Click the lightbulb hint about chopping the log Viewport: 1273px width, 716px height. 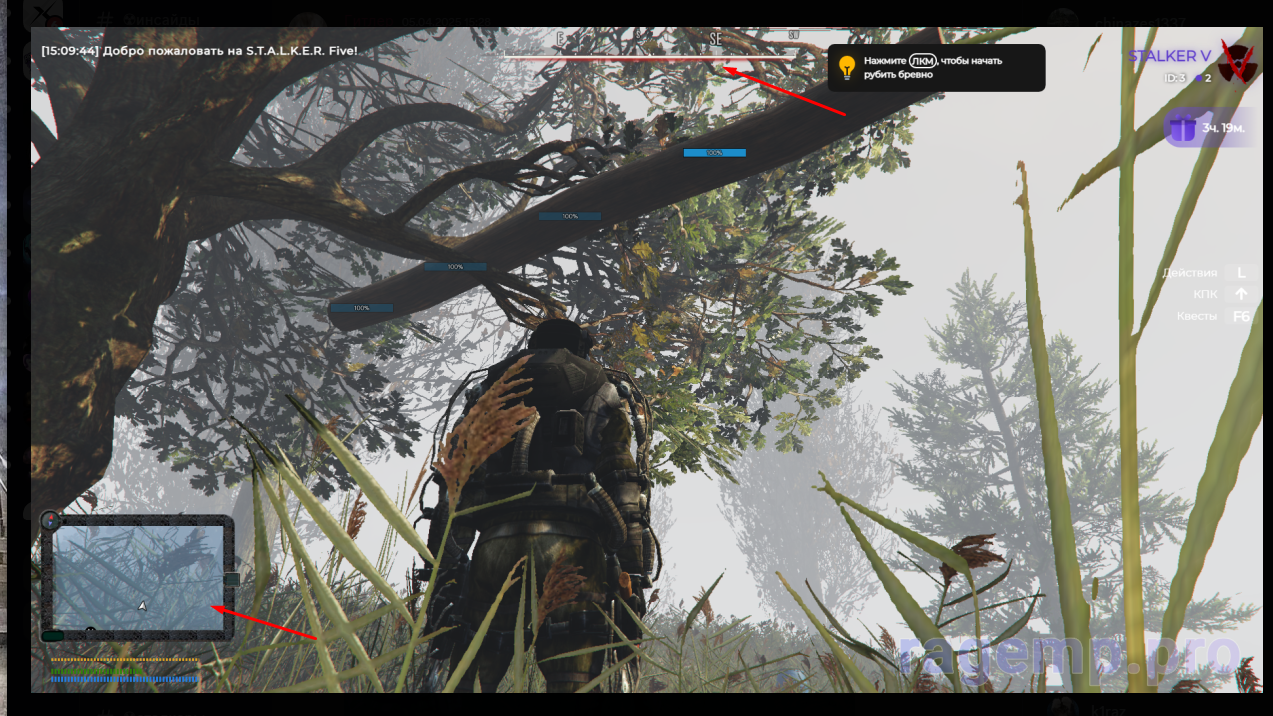(x=847, y=68)
